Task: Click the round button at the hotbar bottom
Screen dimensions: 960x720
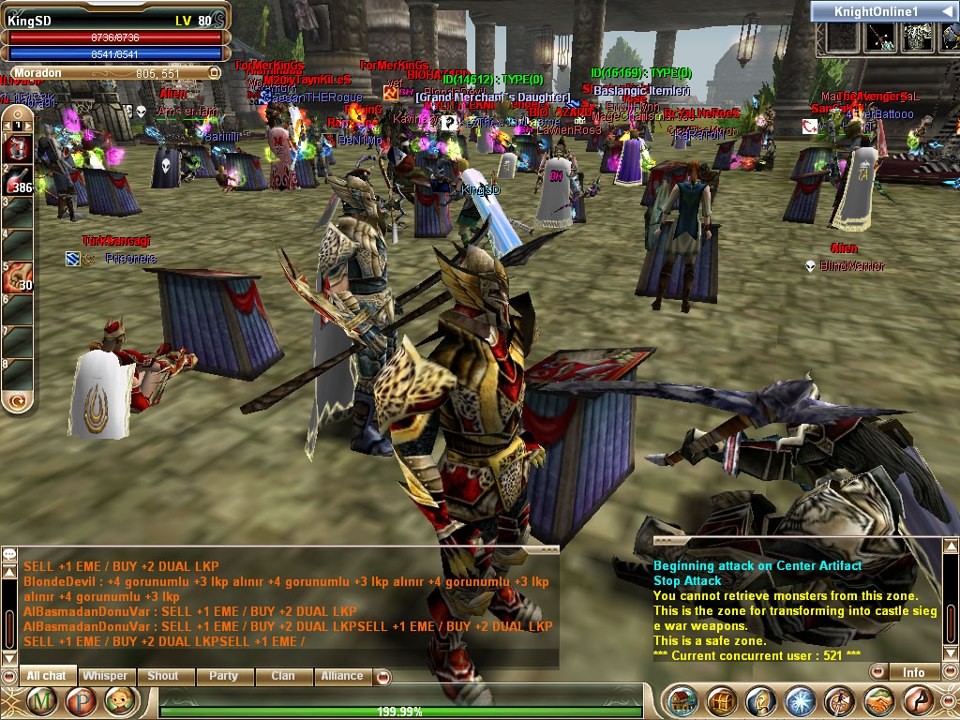Action: pyautogui.click(x=17, y=401)
